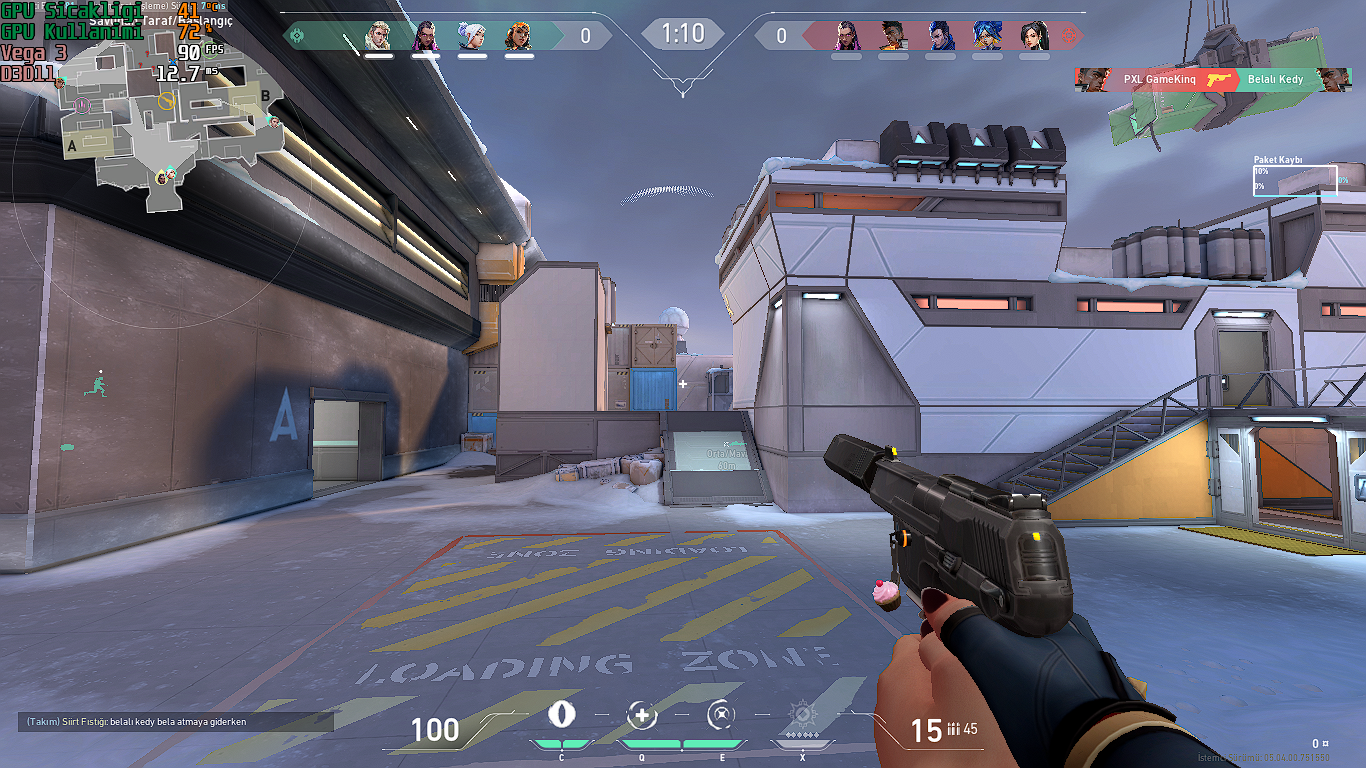Viewport: 1366px width, 768px height.
Task: Select the B site label on the minimap
Action: pos(266,96)
